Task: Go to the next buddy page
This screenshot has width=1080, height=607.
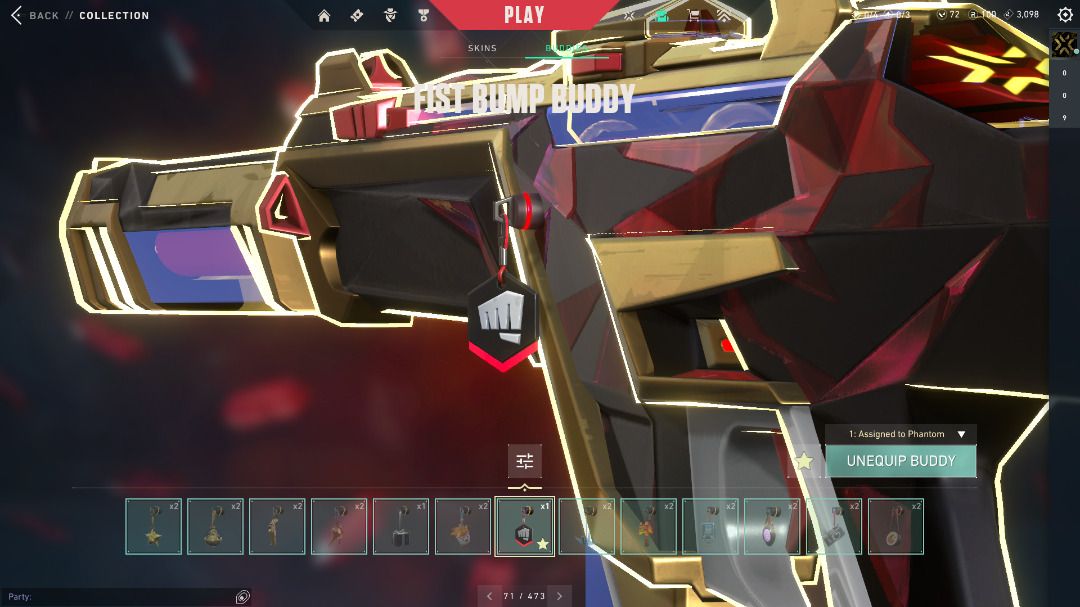Action: coord(560,596)
